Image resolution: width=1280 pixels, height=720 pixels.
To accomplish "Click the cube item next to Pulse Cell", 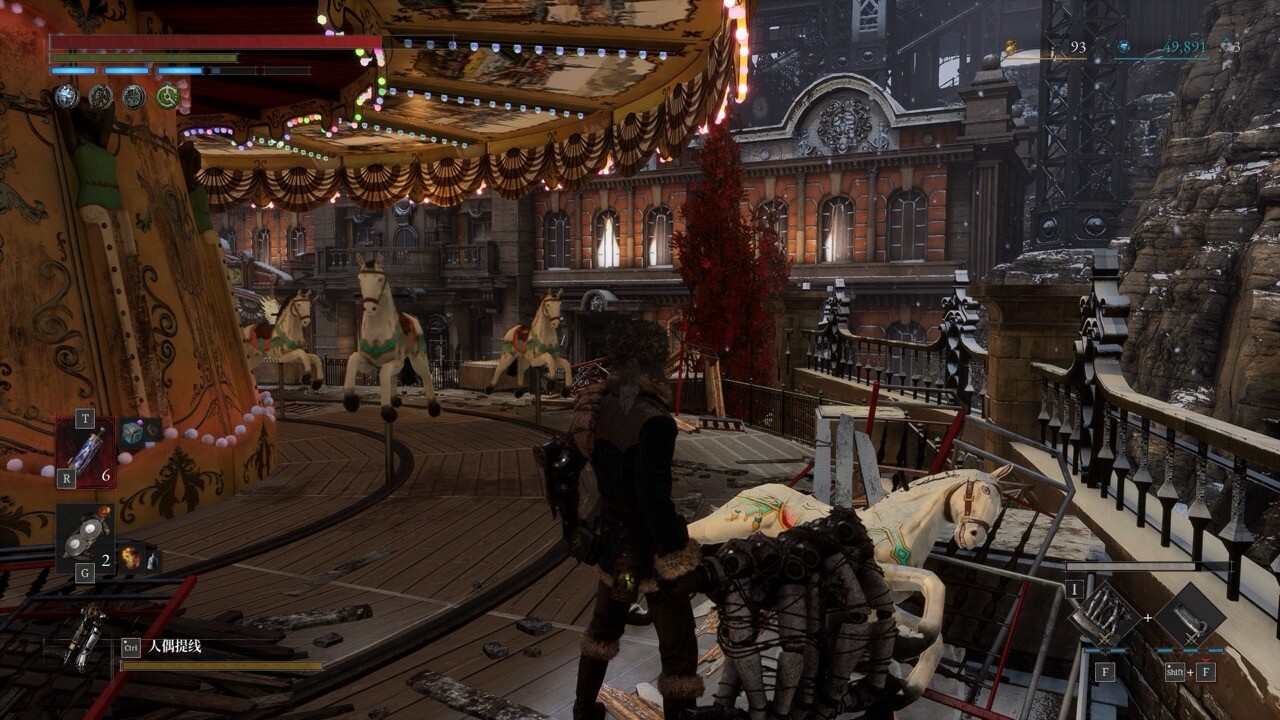I will click(x=131, y=432).
